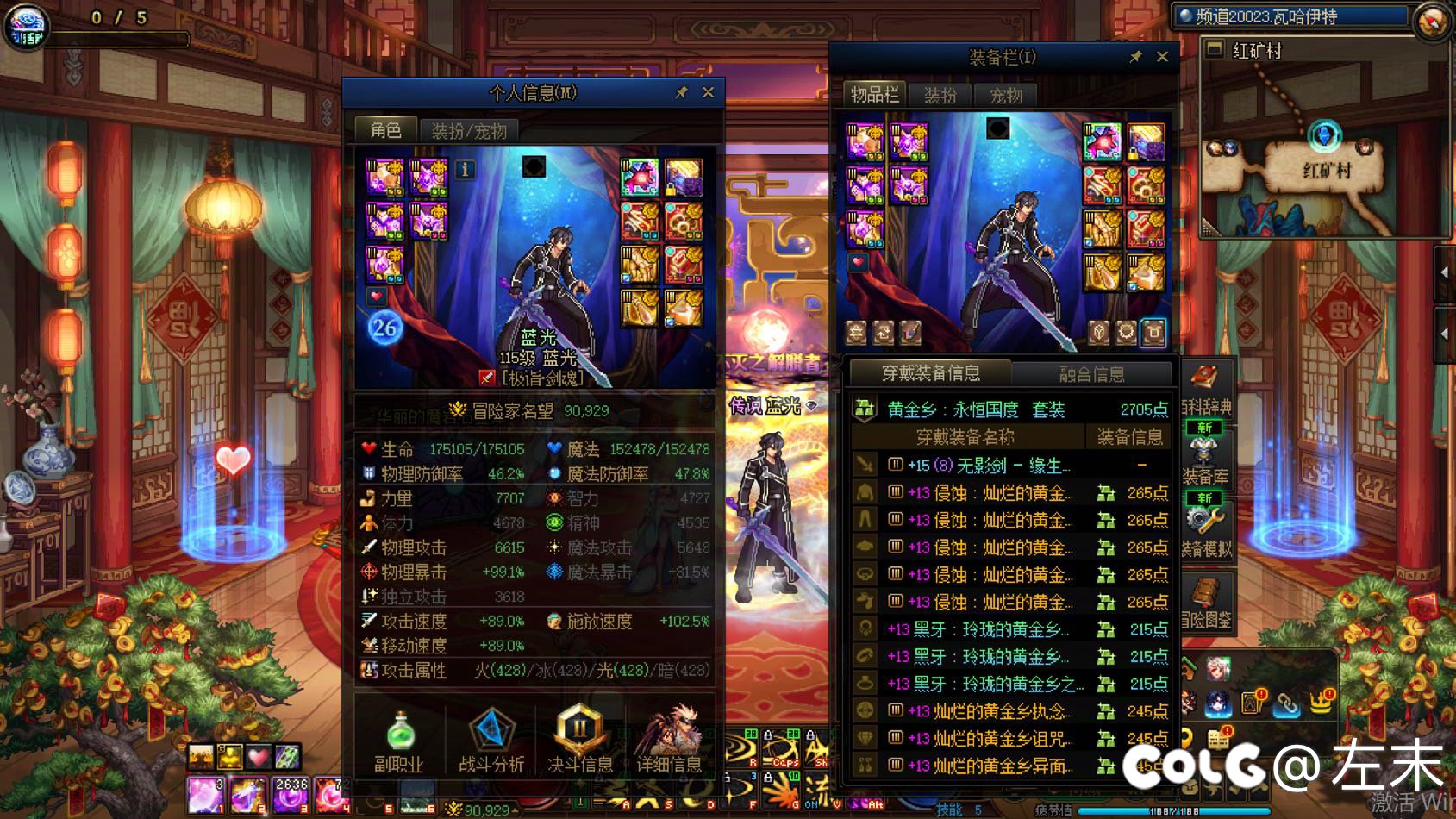Toggle the highlighted armor display icon in inventory
Viewport: 1456px width, 819px height.
click(x=1153, y=334)
